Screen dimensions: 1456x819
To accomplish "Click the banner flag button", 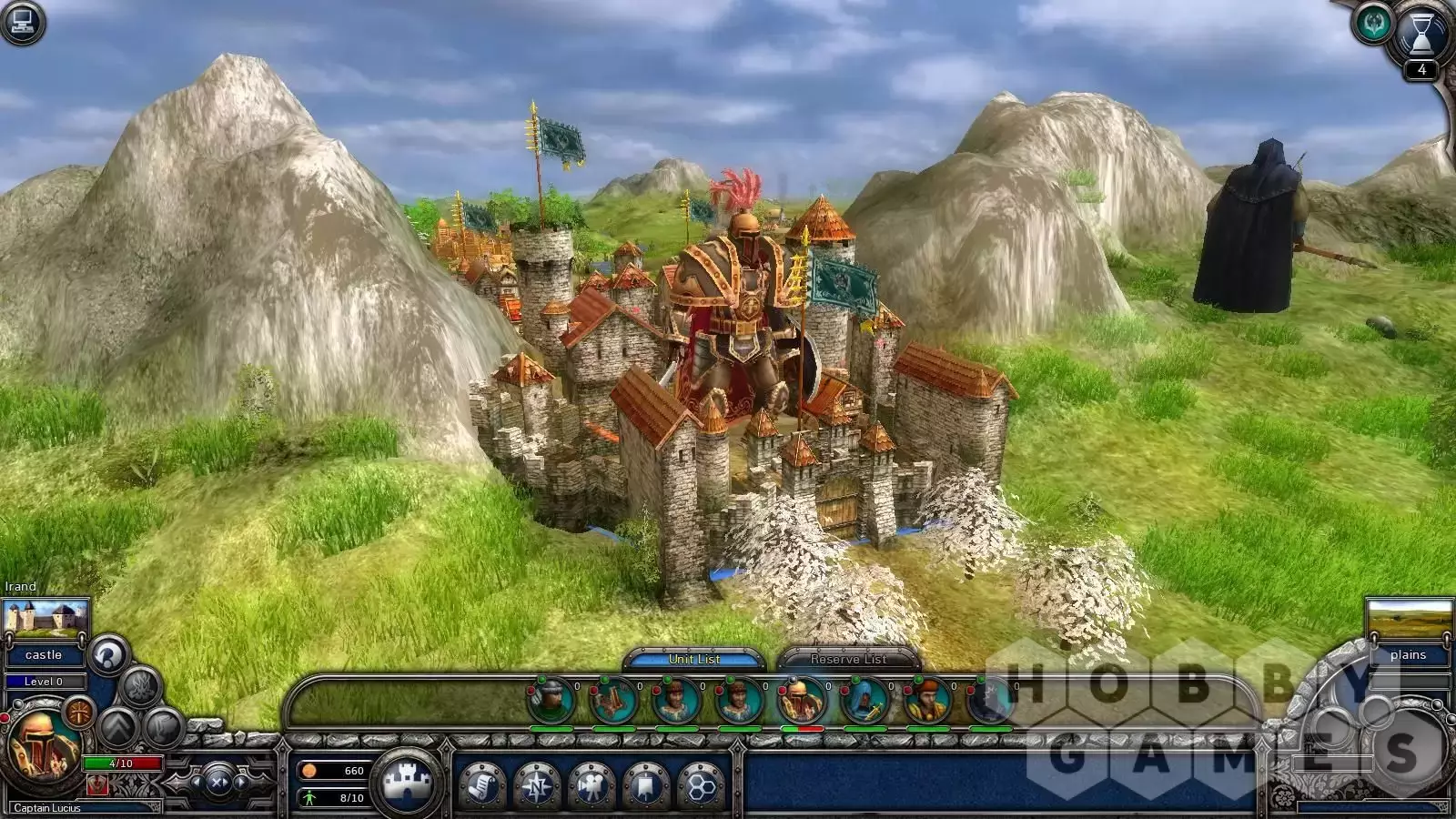I will point(646,784).
